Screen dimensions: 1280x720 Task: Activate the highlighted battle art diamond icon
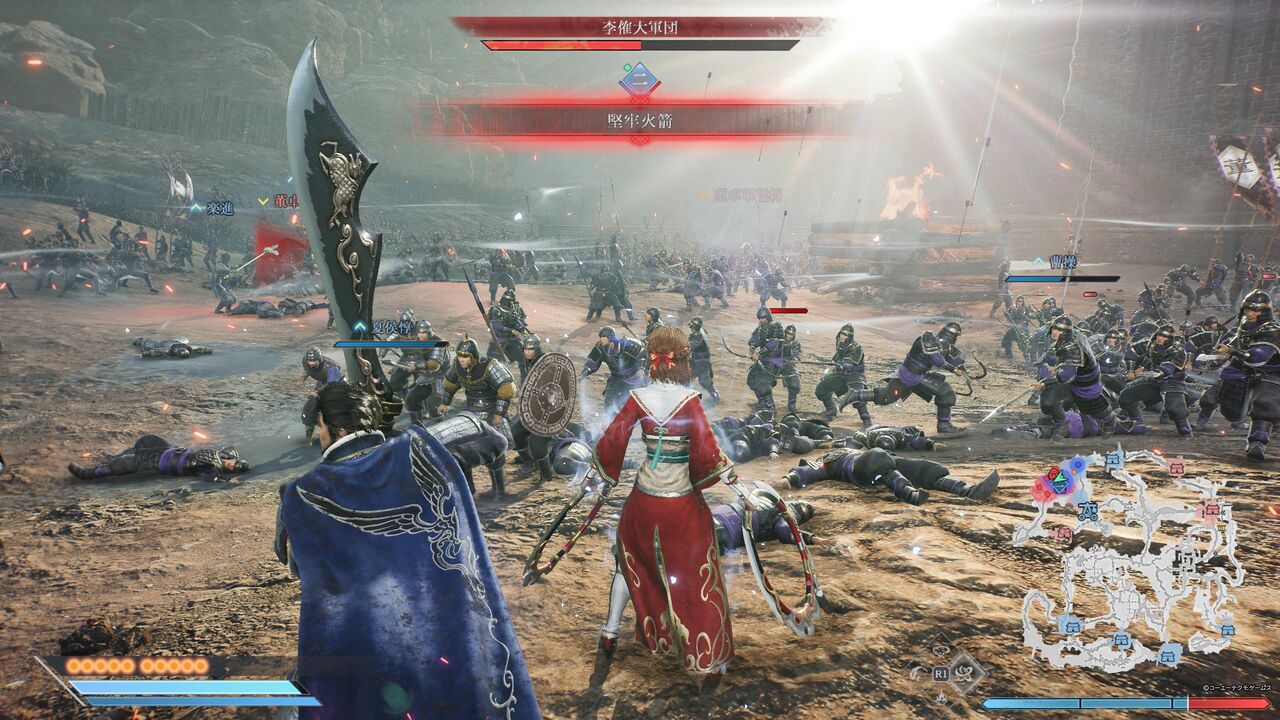[x=966, y=671]
